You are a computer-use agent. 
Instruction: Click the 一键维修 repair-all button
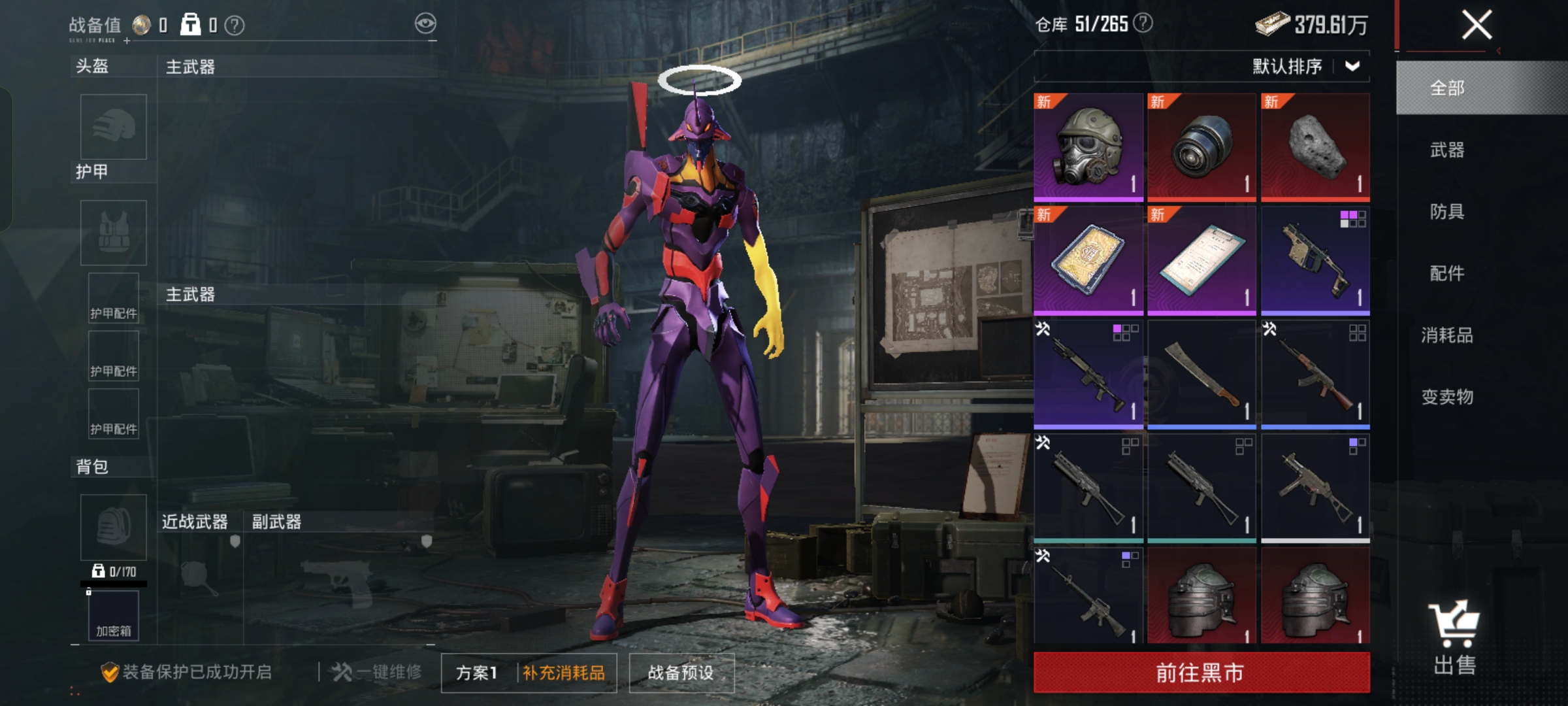pos(377,672)
